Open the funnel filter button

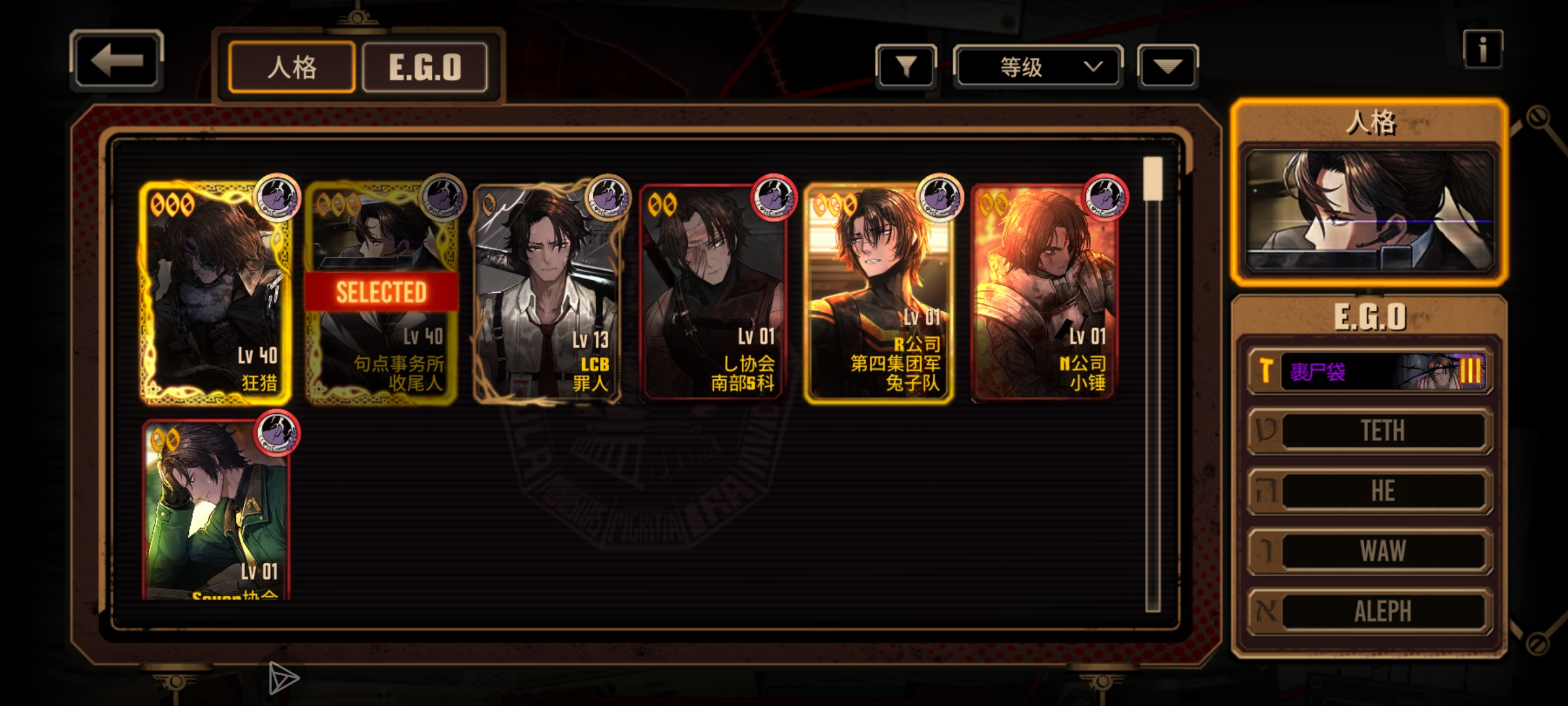906,66
